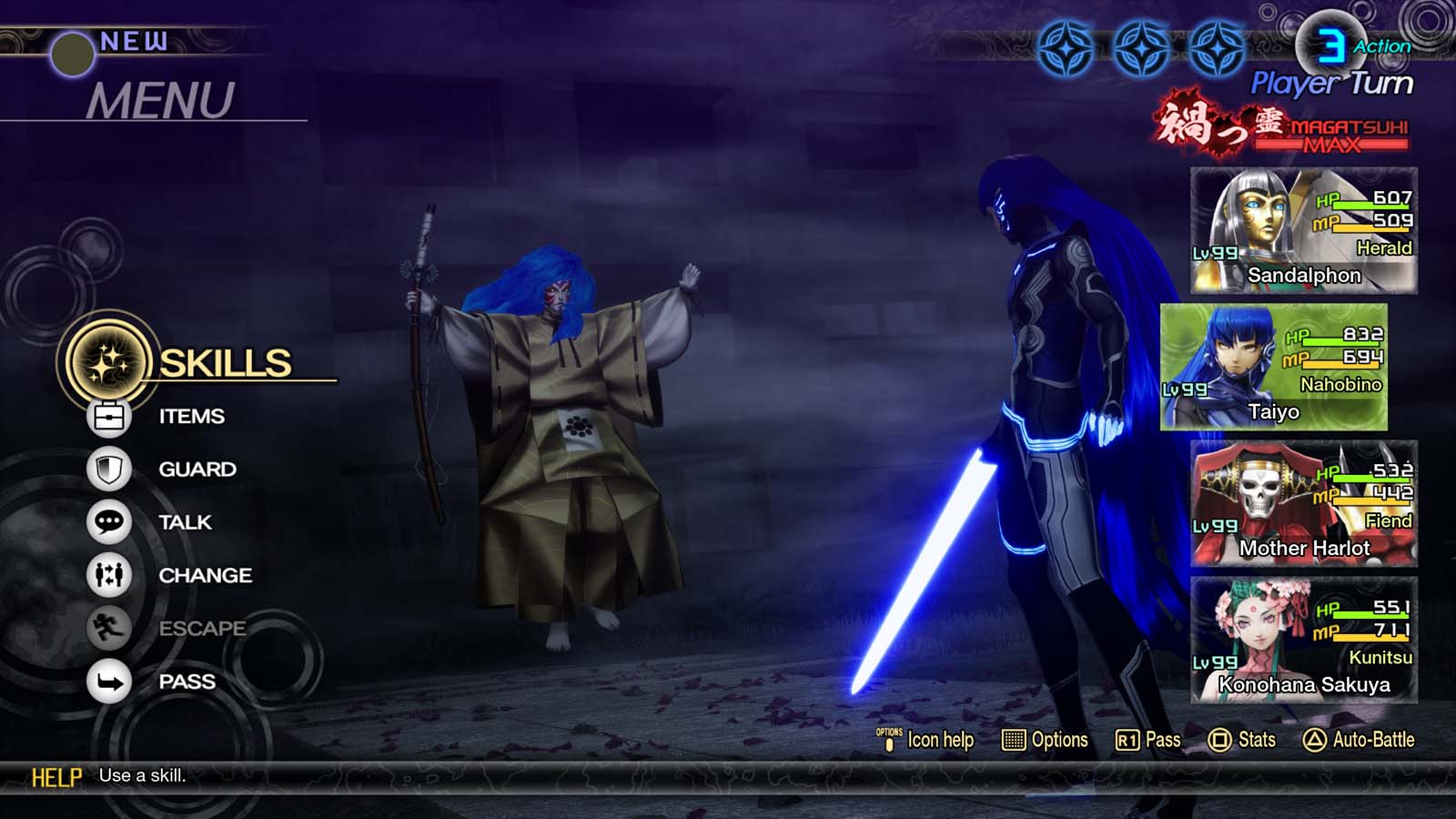This screenshot has height=819, width=1456.
Task: Select the Guard shield icon
Action: [108, 469]
